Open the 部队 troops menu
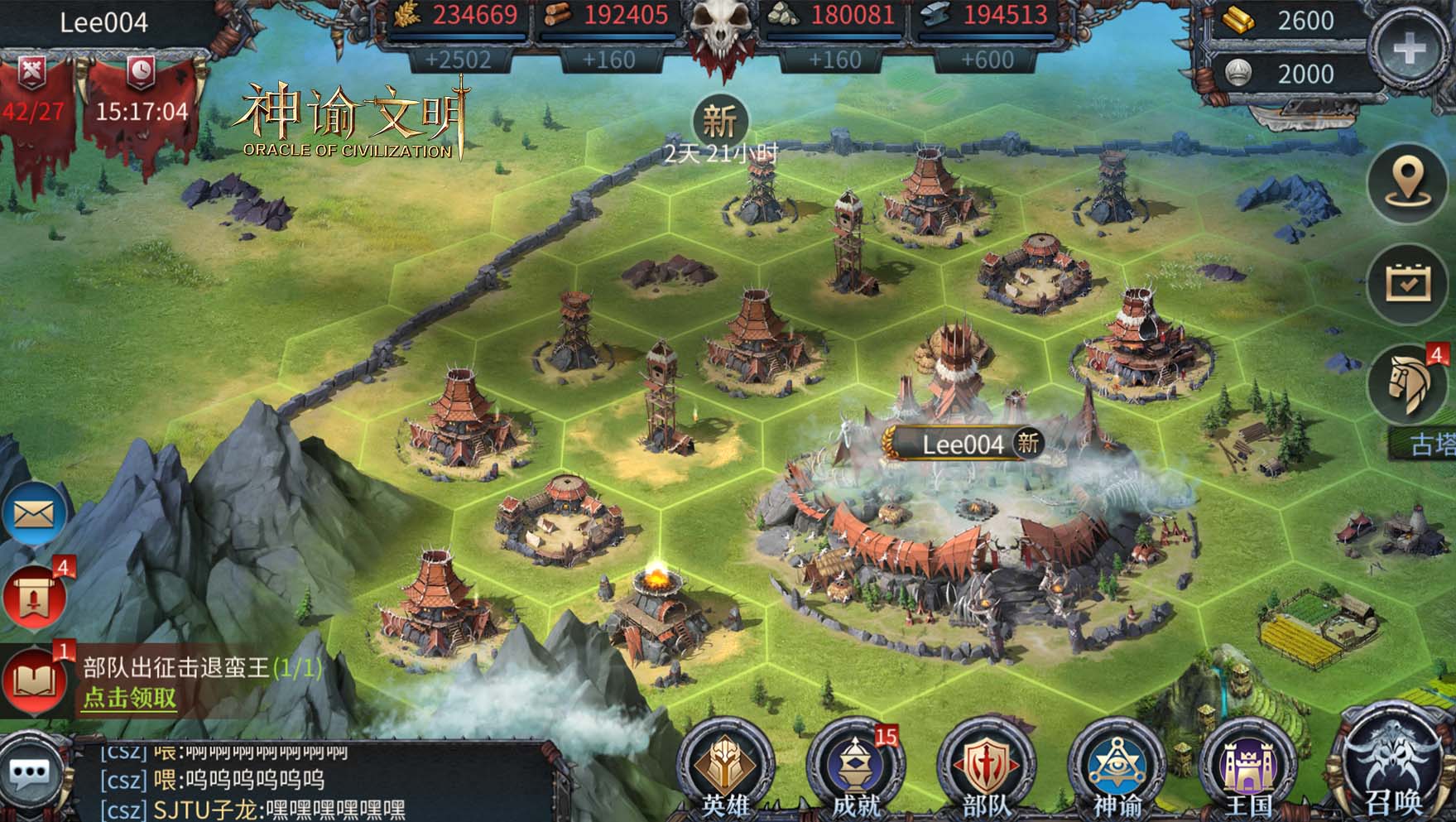1456x822 pixels. [985, 767]
